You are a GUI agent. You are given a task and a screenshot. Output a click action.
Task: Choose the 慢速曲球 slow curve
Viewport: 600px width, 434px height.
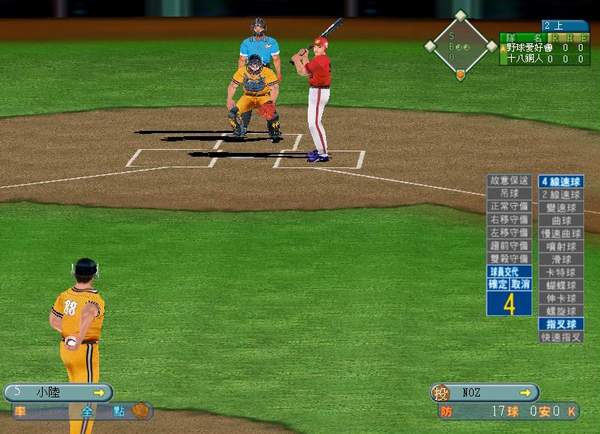561,234
